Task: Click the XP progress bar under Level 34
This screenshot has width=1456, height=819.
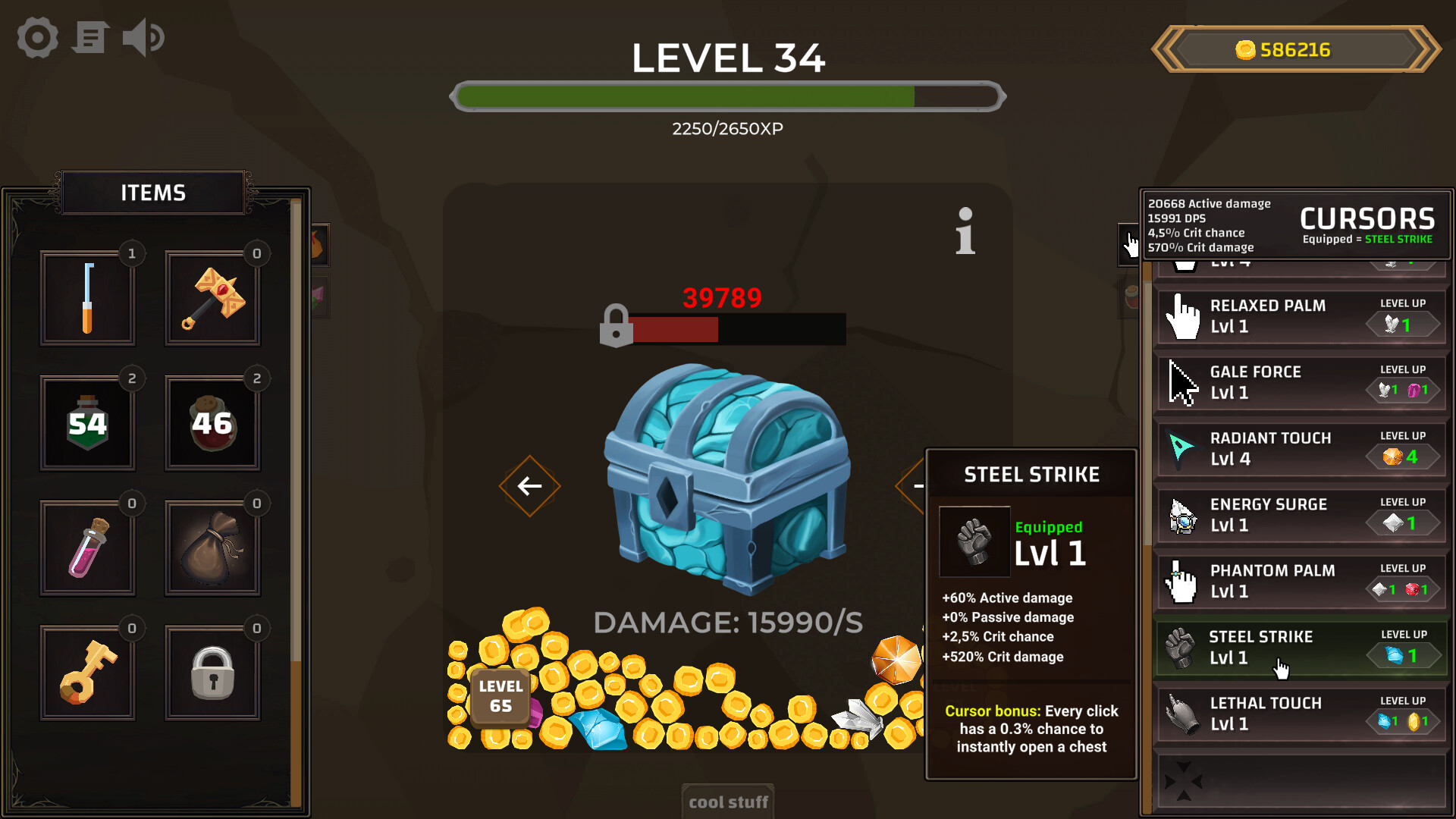Action: (727, 97)
